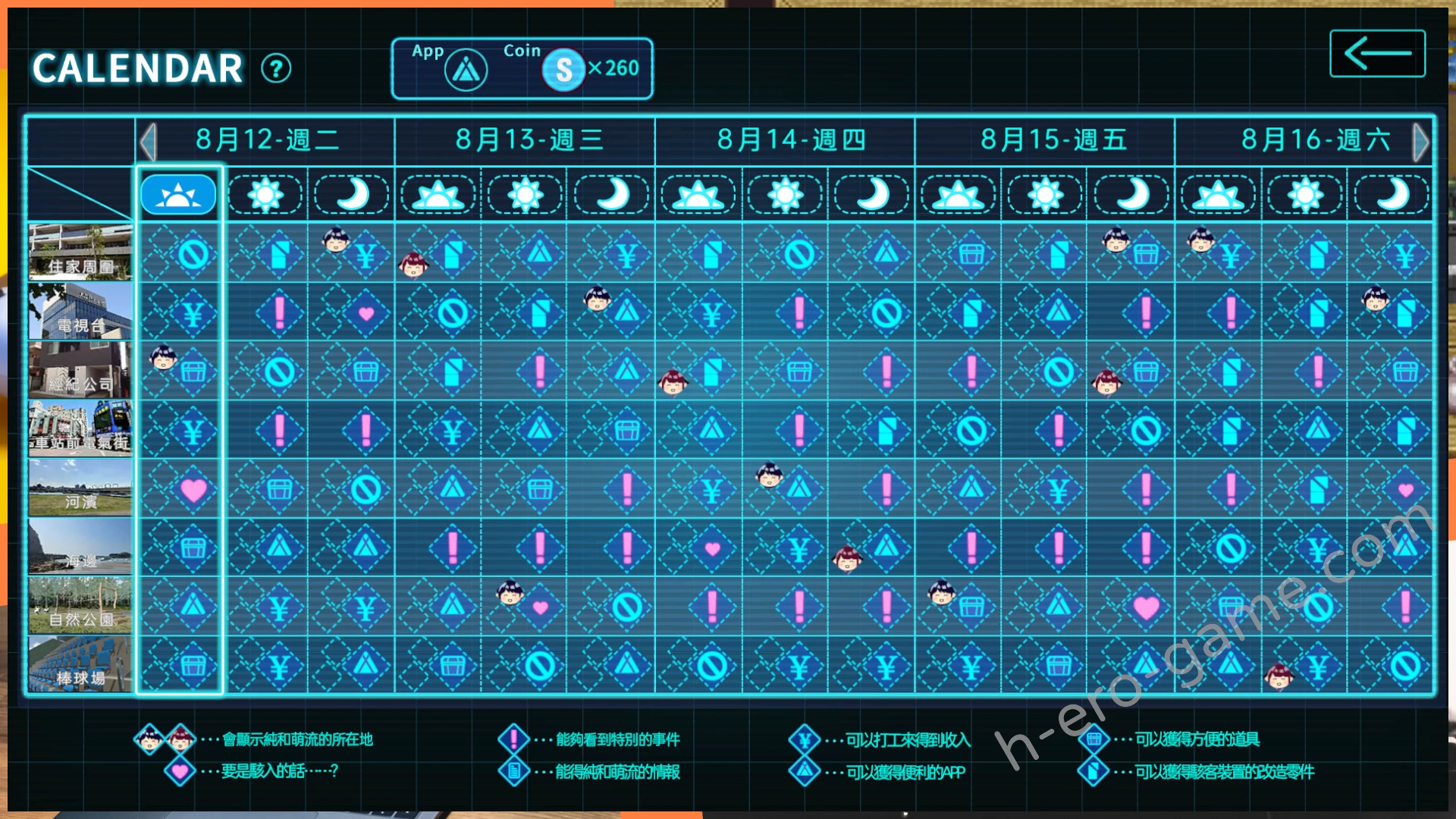Choose the 住家周圍 location thumbnail

(x=80, y=252)
